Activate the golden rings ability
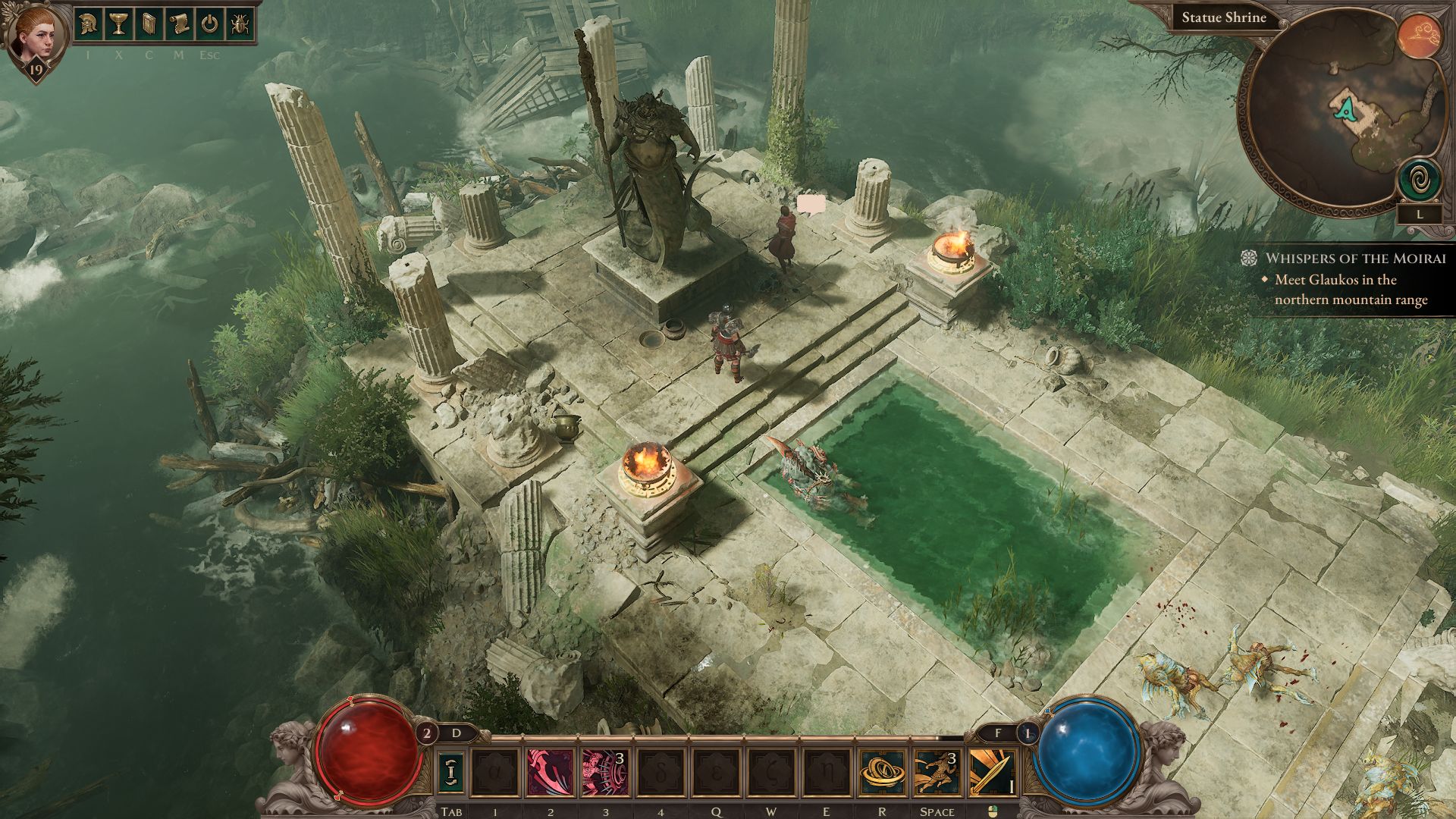 point(882,772)
